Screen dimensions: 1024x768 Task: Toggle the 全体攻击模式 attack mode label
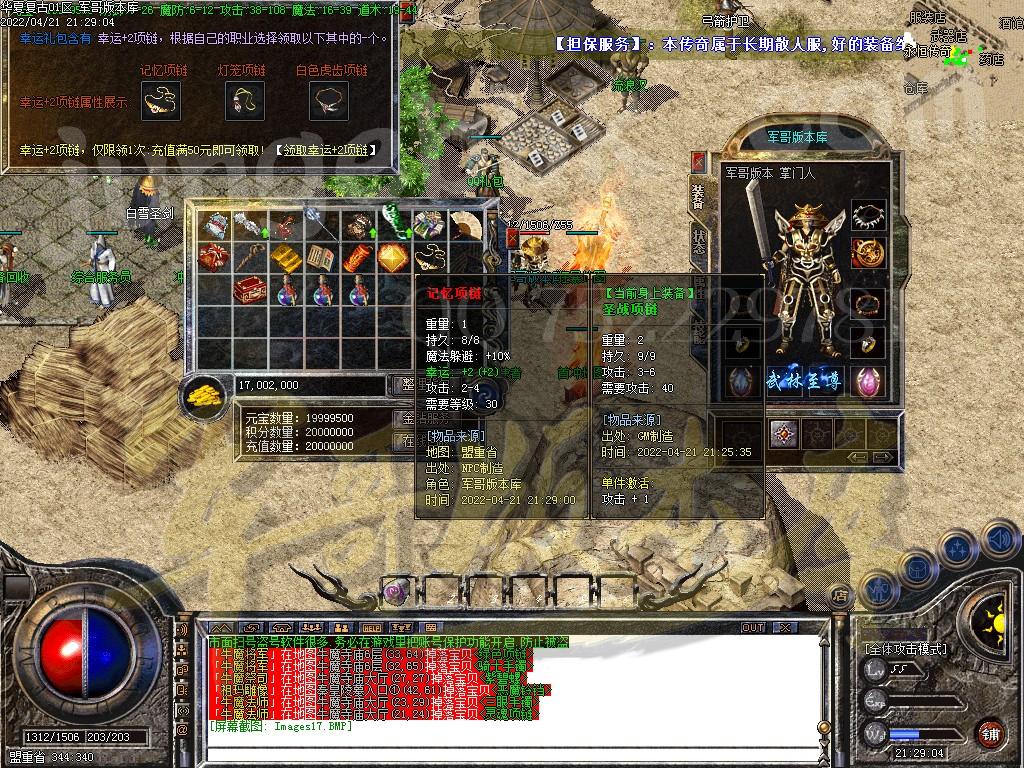[x=905, y=648]
